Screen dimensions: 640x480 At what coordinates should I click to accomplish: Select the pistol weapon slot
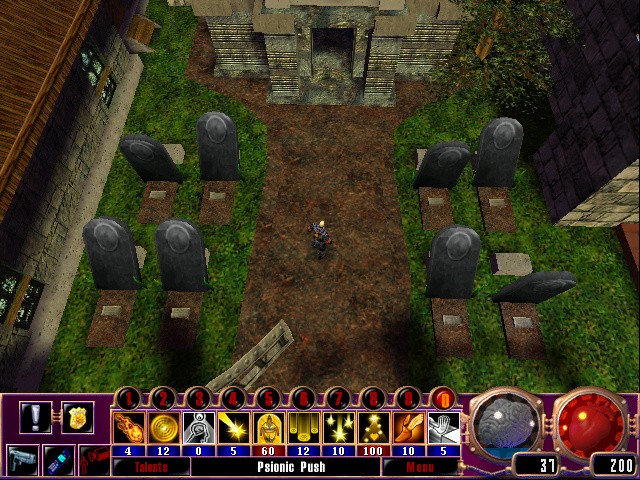click(x=22, y=462)
